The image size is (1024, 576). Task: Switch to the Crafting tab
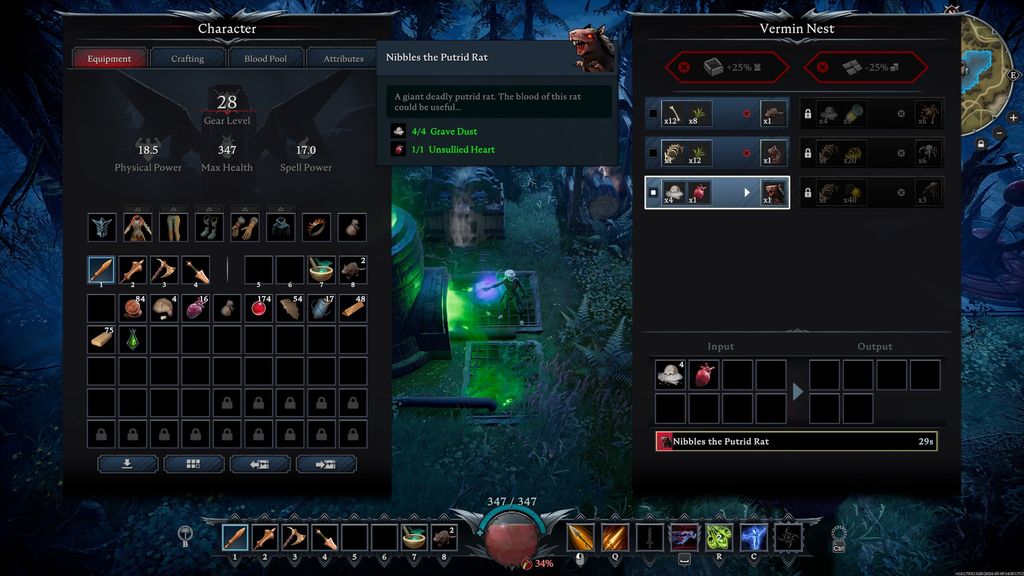[187, 59]
